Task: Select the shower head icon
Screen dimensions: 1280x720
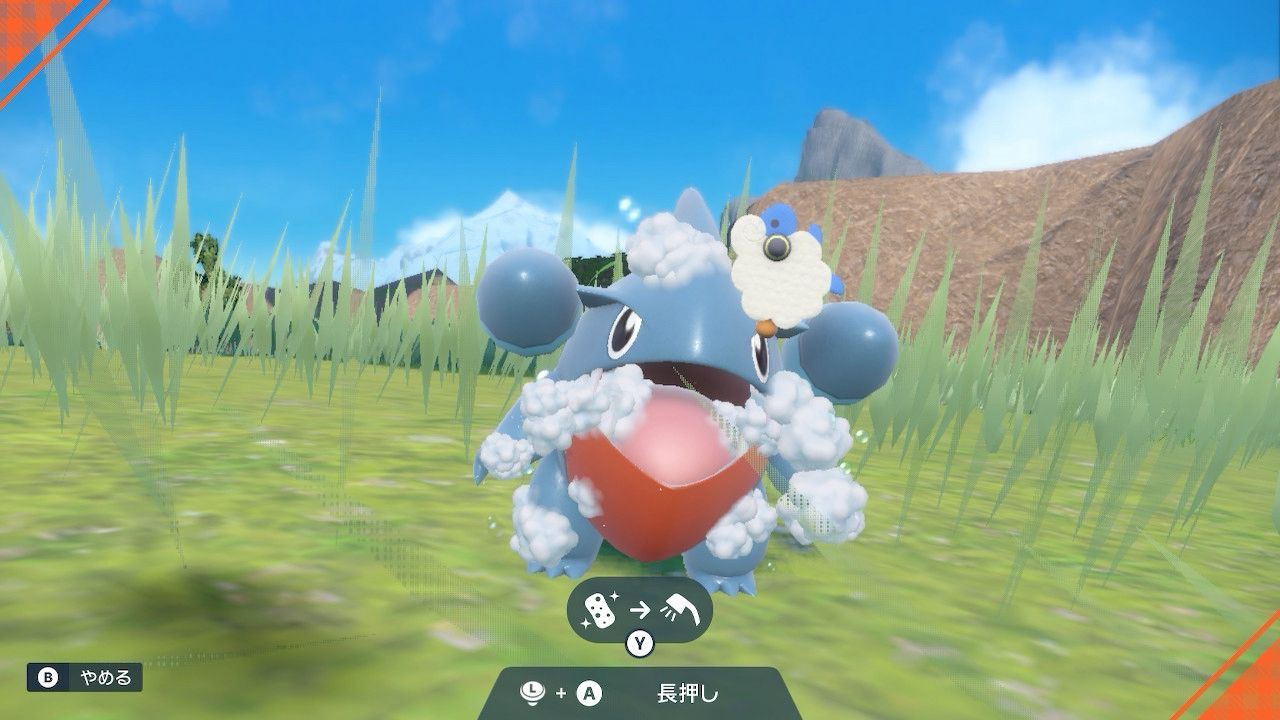Action: coord(680,608)
